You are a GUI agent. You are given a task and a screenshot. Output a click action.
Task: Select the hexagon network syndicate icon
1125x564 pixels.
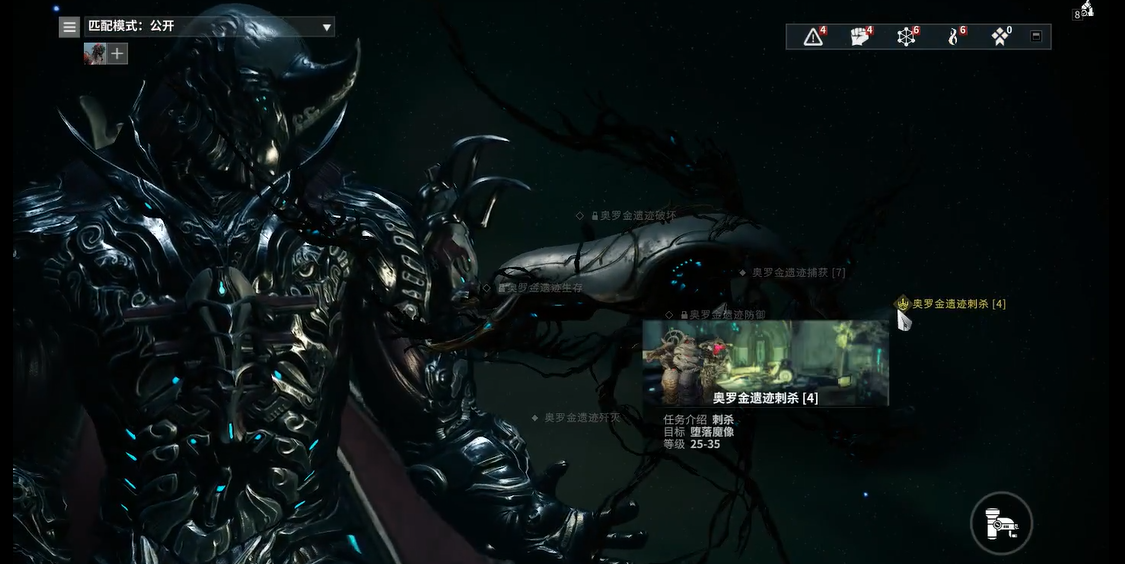click(x=906, y=37)
